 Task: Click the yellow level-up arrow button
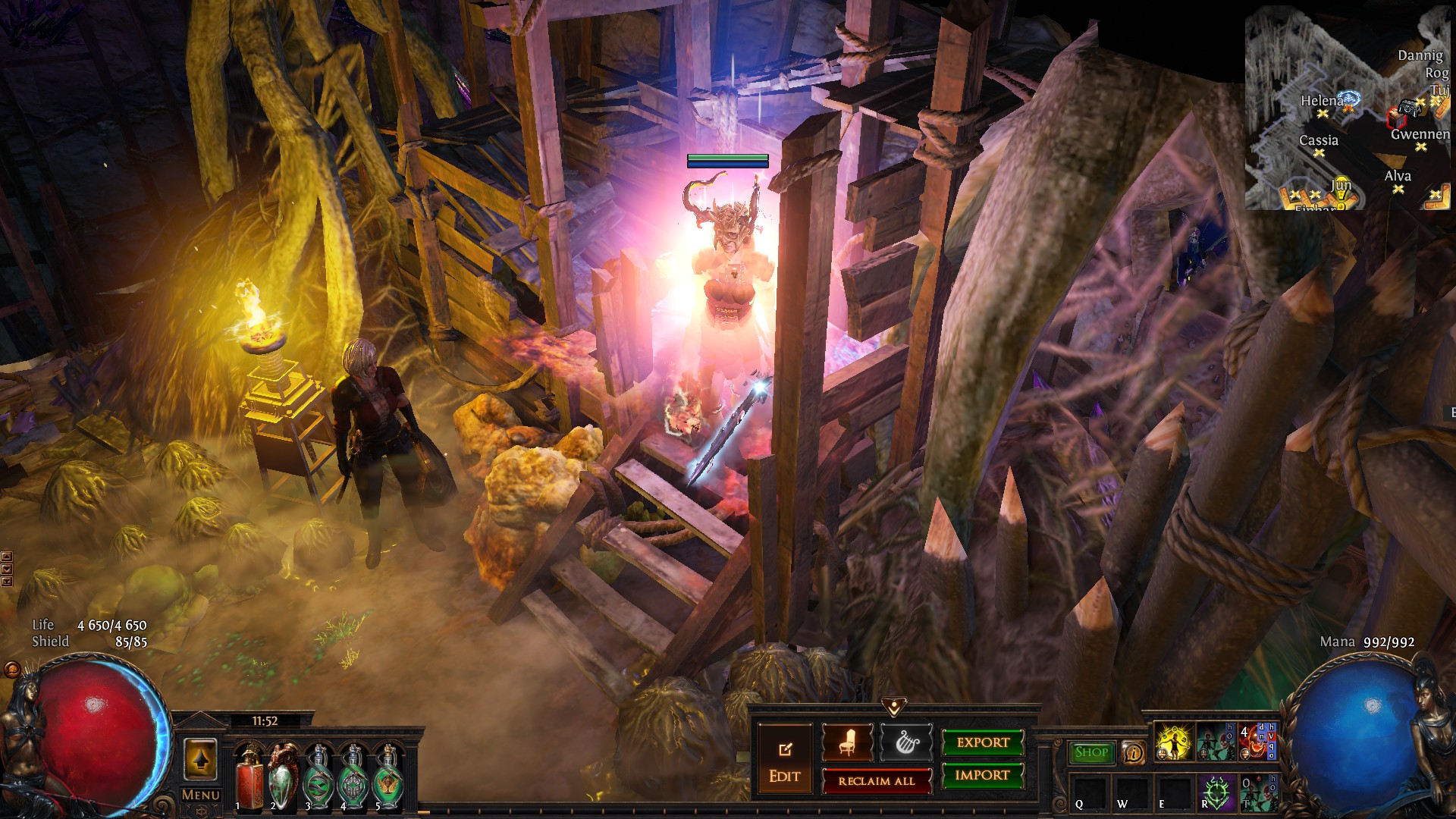coord(200,759)
